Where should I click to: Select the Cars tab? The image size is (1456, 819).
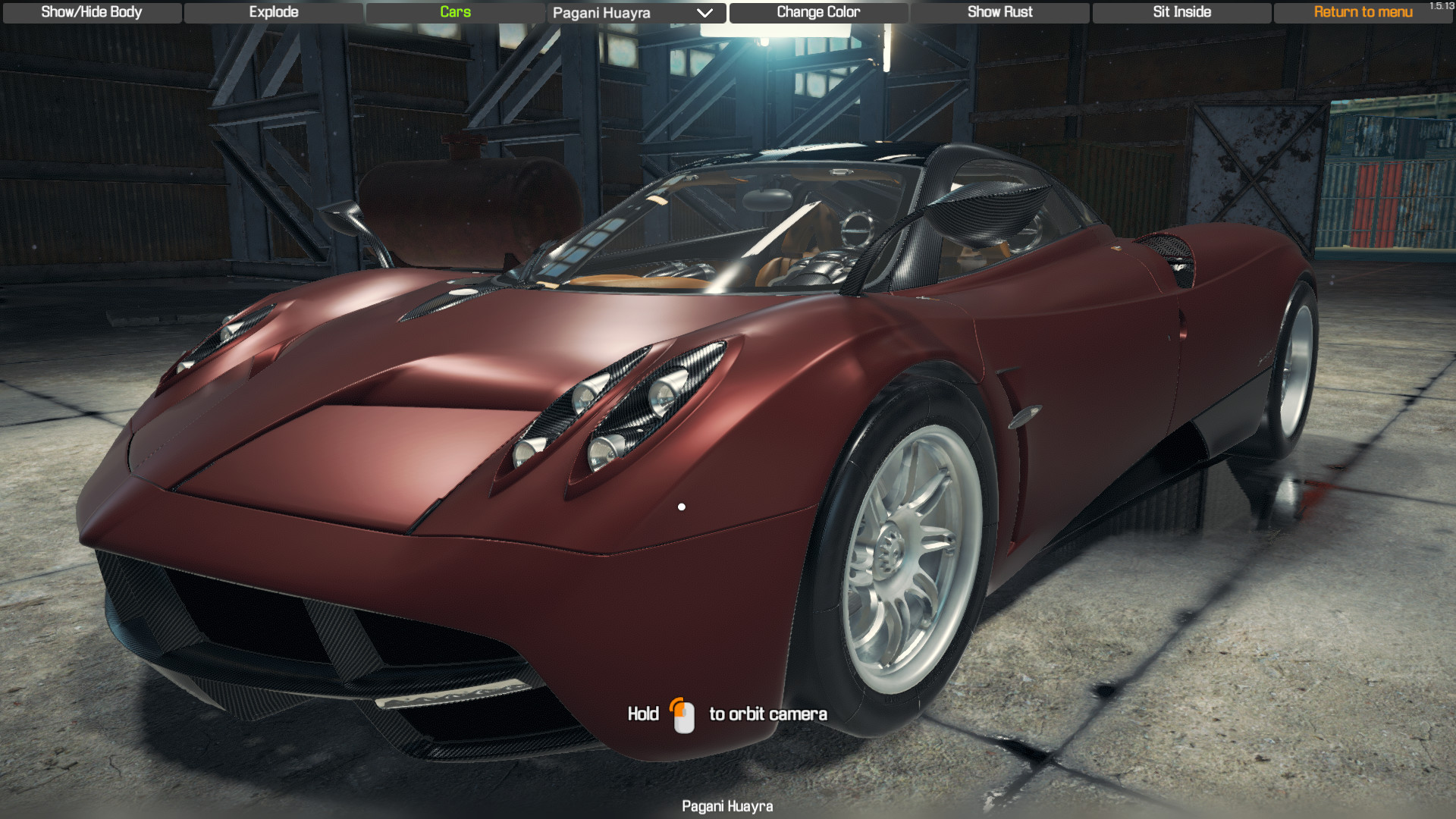pyautogui.click(x=454, y=12)
